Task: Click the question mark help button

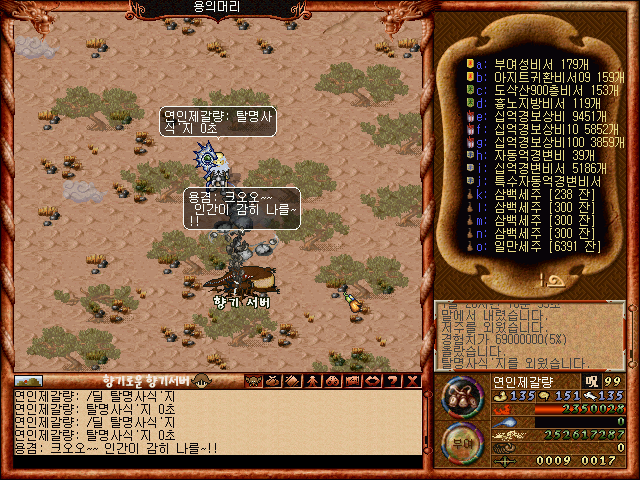Action: 392,380
